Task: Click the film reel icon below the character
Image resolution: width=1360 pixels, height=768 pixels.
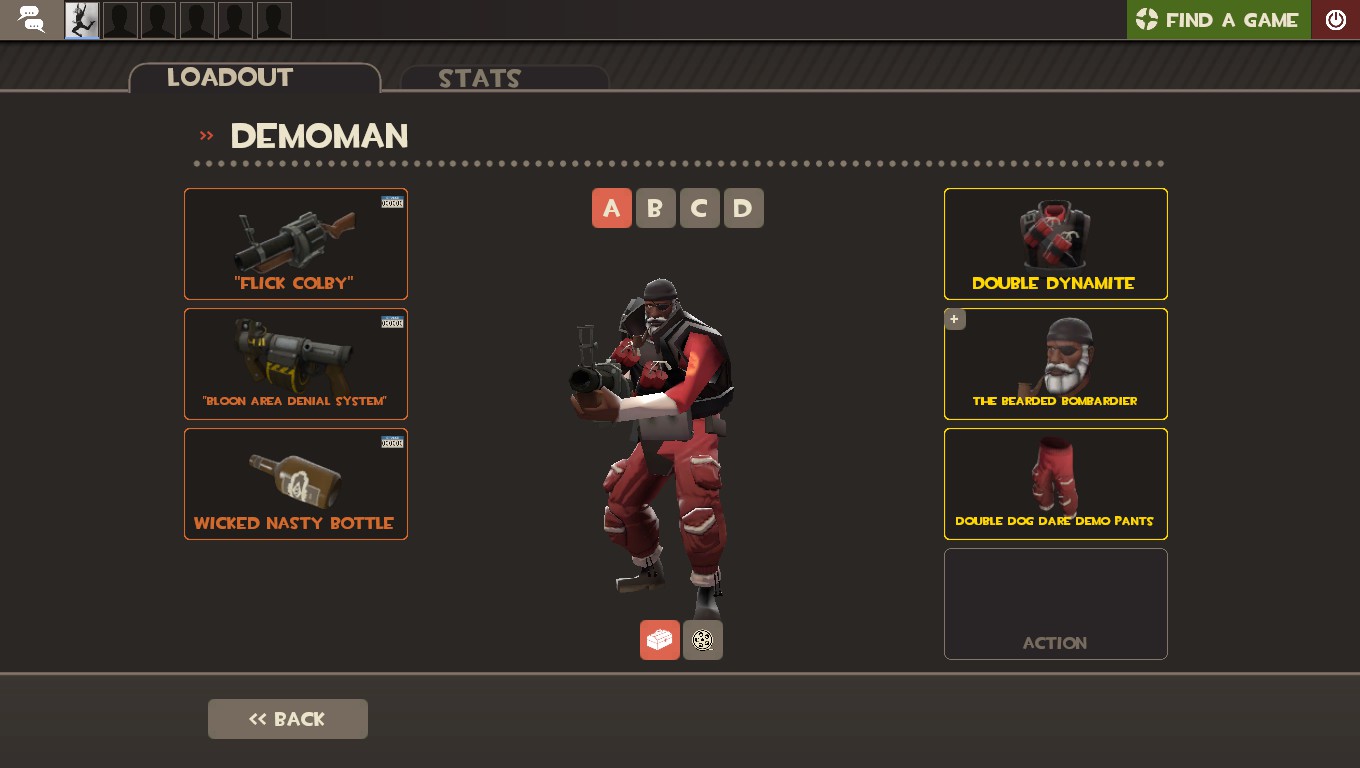Action: [702, 640]
